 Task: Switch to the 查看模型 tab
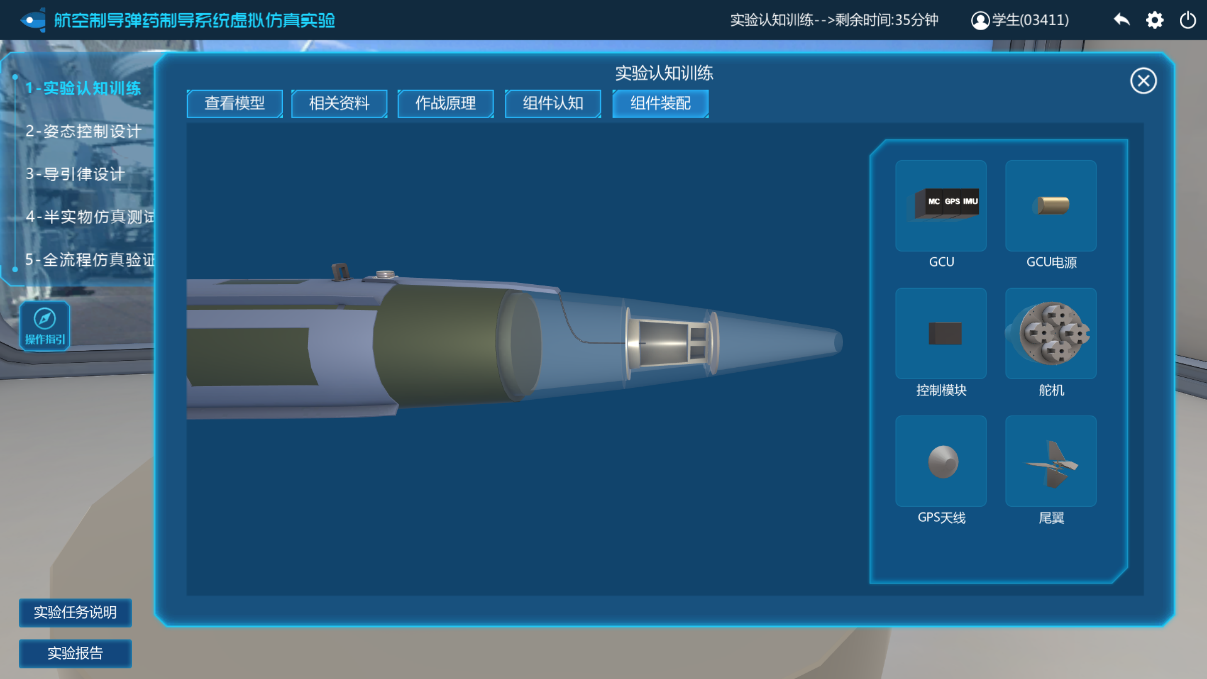pyautogui.click(x=235, y=103)
